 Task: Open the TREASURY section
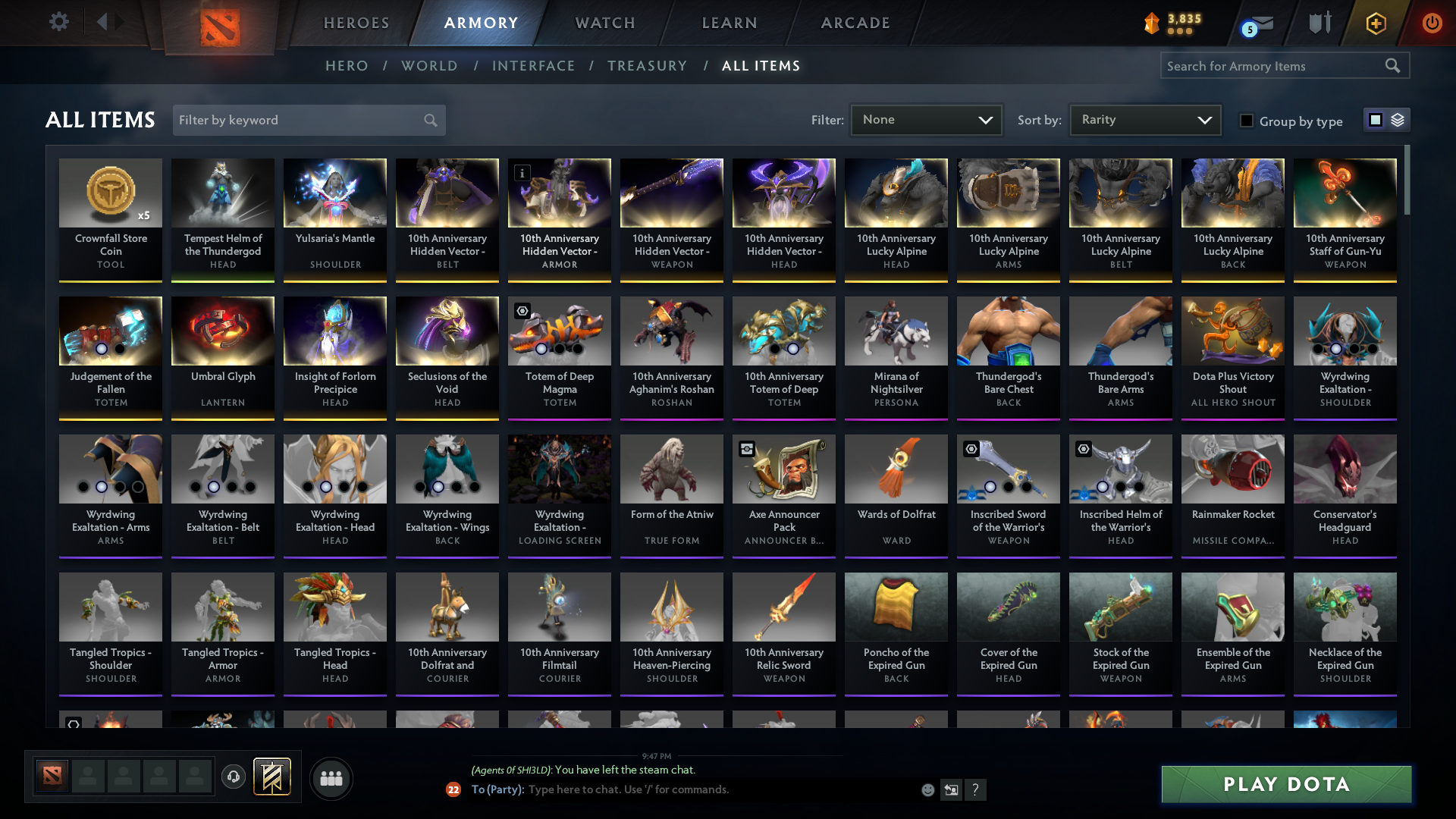tap(647, 66)
